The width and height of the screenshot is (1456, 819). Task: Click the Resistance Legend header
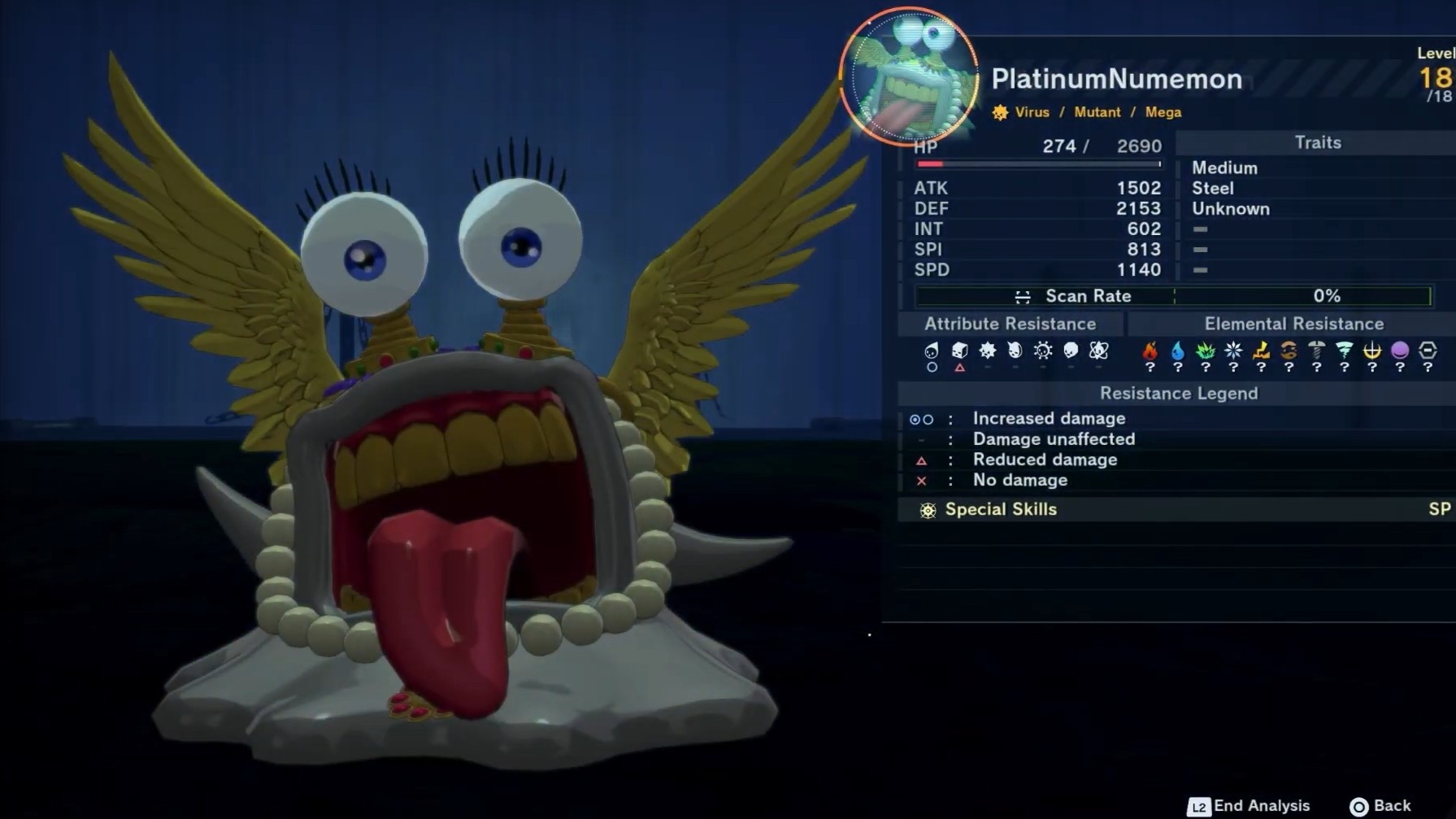[1178, 394]
